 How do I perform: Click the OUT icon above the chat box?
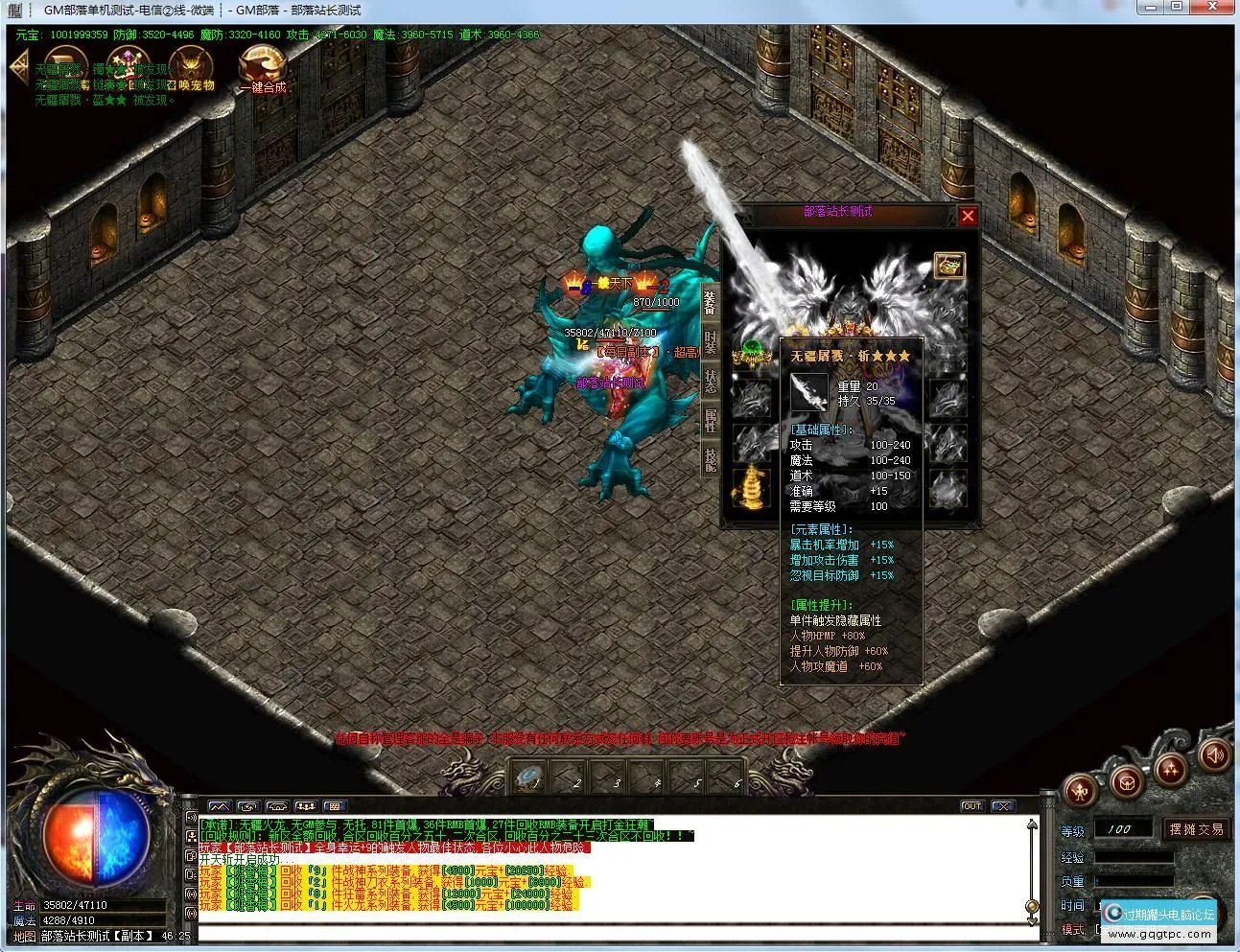[x=972, y=805]
